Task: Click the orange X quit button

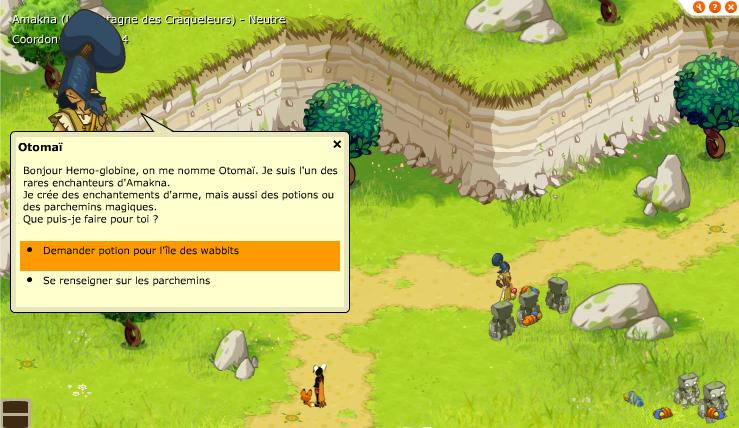Action: [729, 7]
